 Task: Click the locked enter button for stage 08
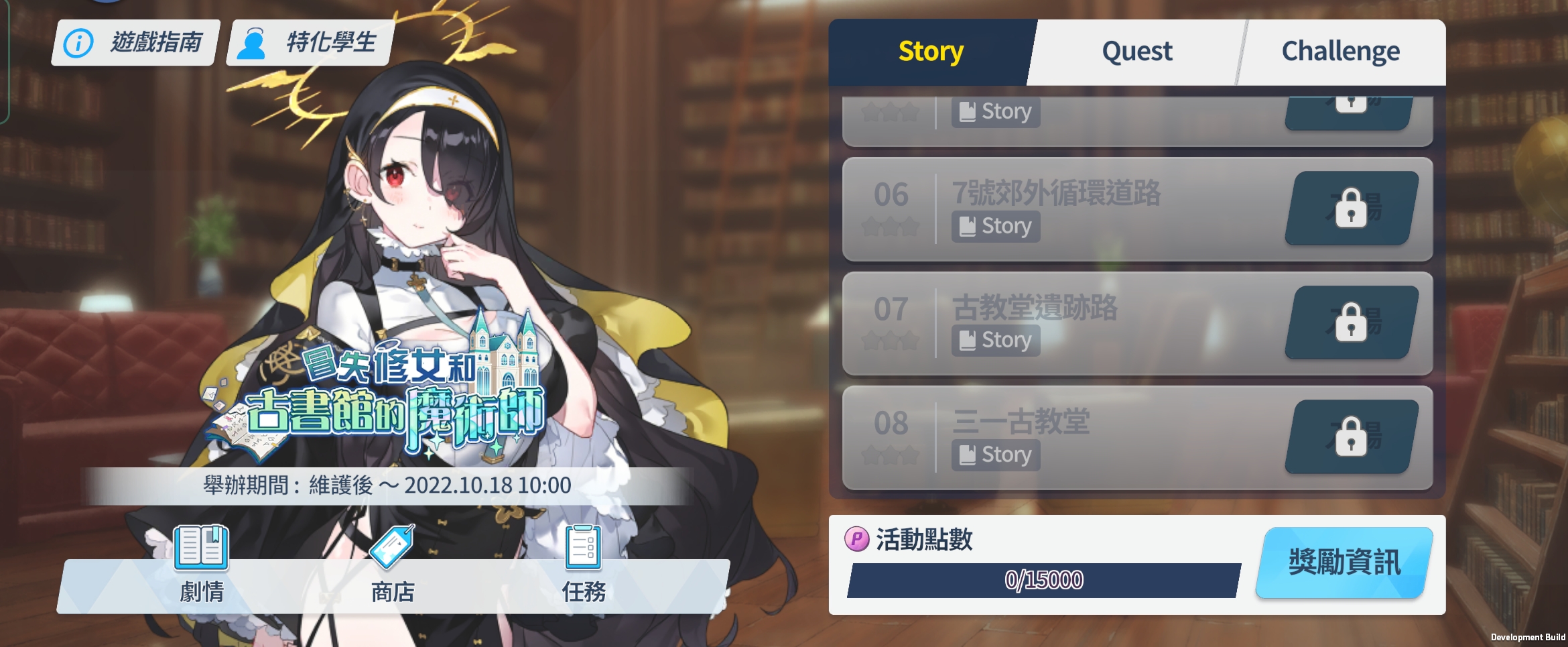(1351, 437)
